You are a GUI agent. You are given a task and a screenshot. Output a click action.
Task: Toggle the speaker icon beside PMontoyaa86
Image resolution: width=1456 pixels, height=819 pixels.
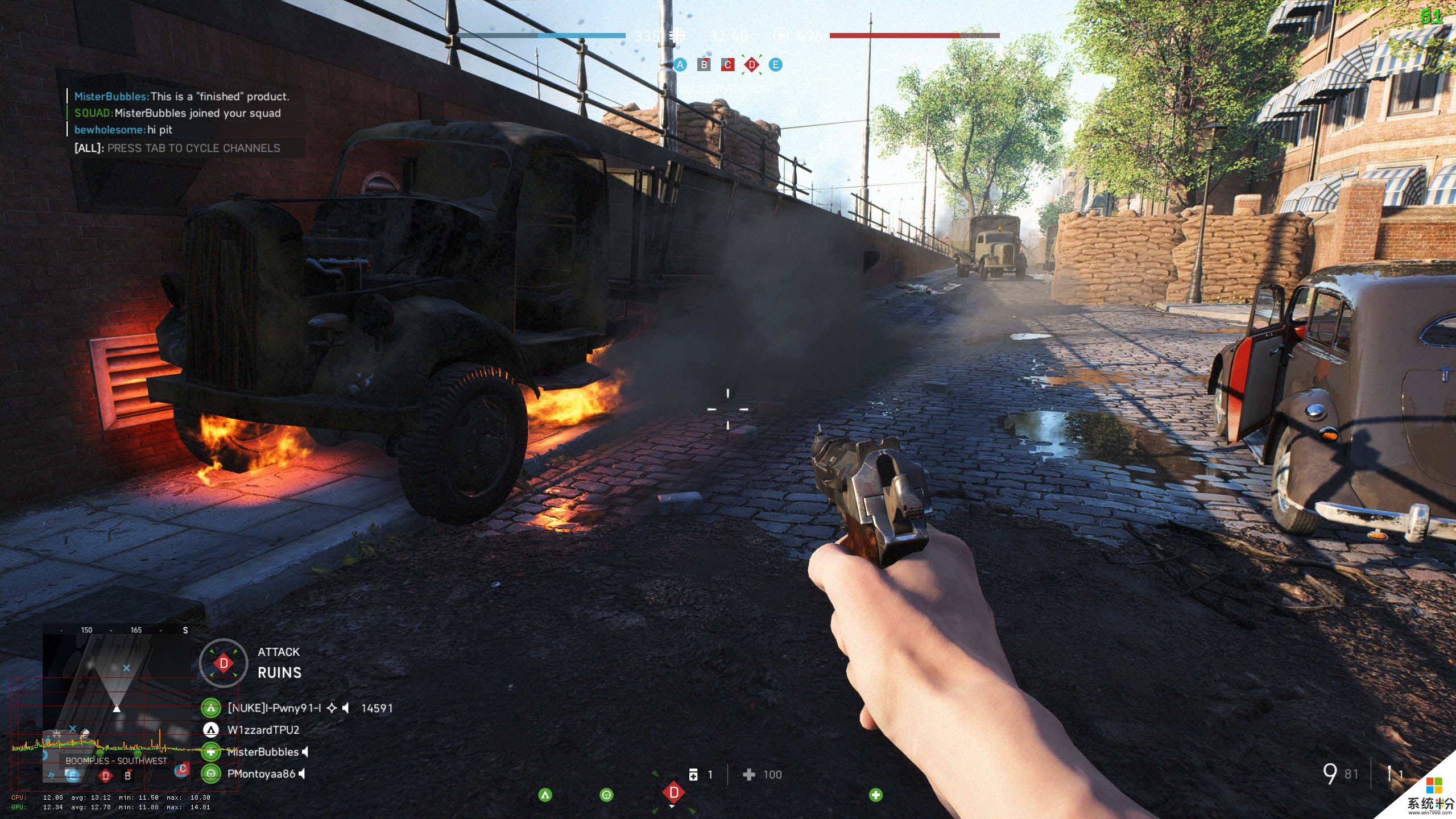tap(303, 773)
